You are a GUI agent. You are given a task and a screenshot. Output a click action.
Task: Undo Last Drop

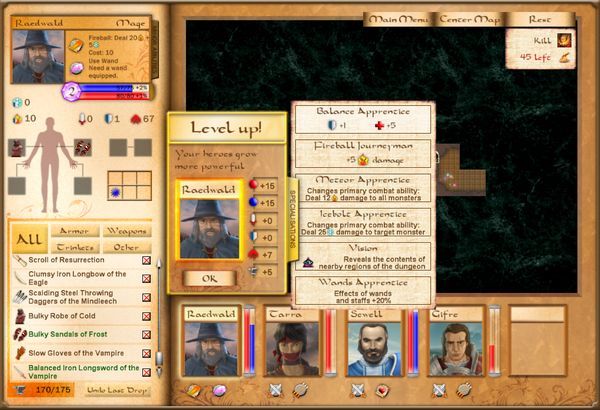click(x=116, y=387)
